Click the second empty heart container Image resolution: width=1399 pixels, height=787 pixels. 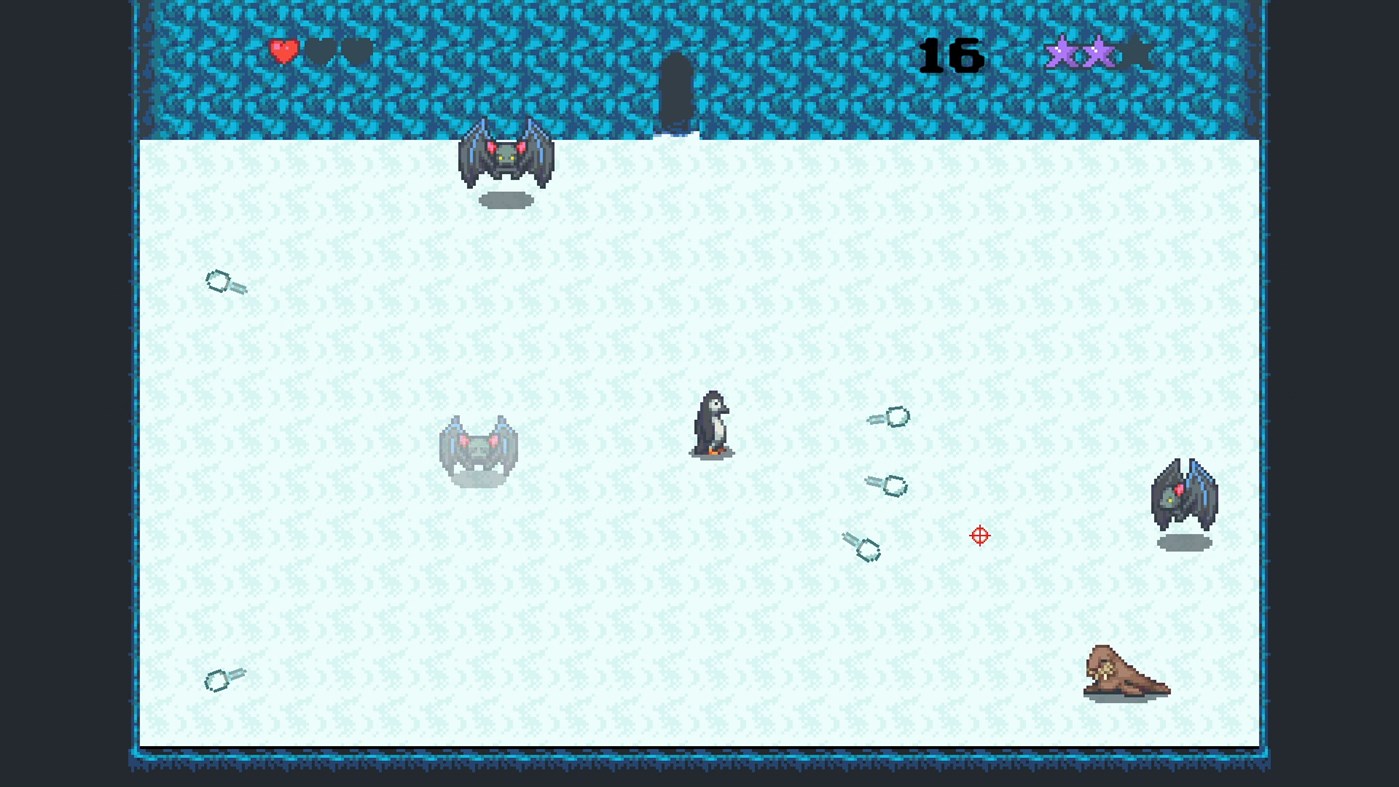coord(356,51)
